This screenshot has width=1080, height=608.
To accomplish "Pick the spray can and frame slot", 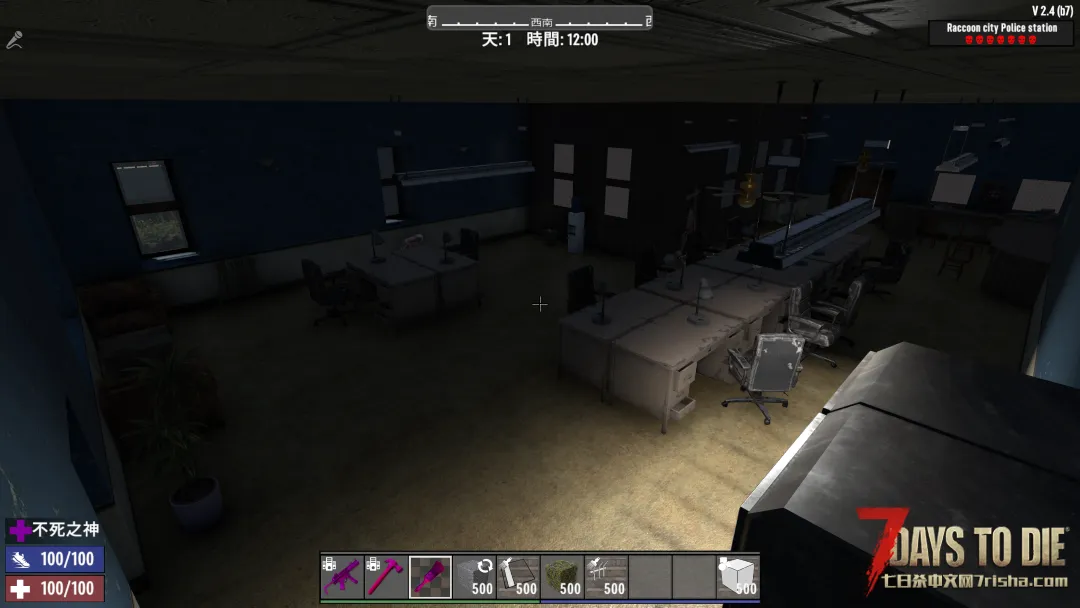I will (x=519, y=577).
